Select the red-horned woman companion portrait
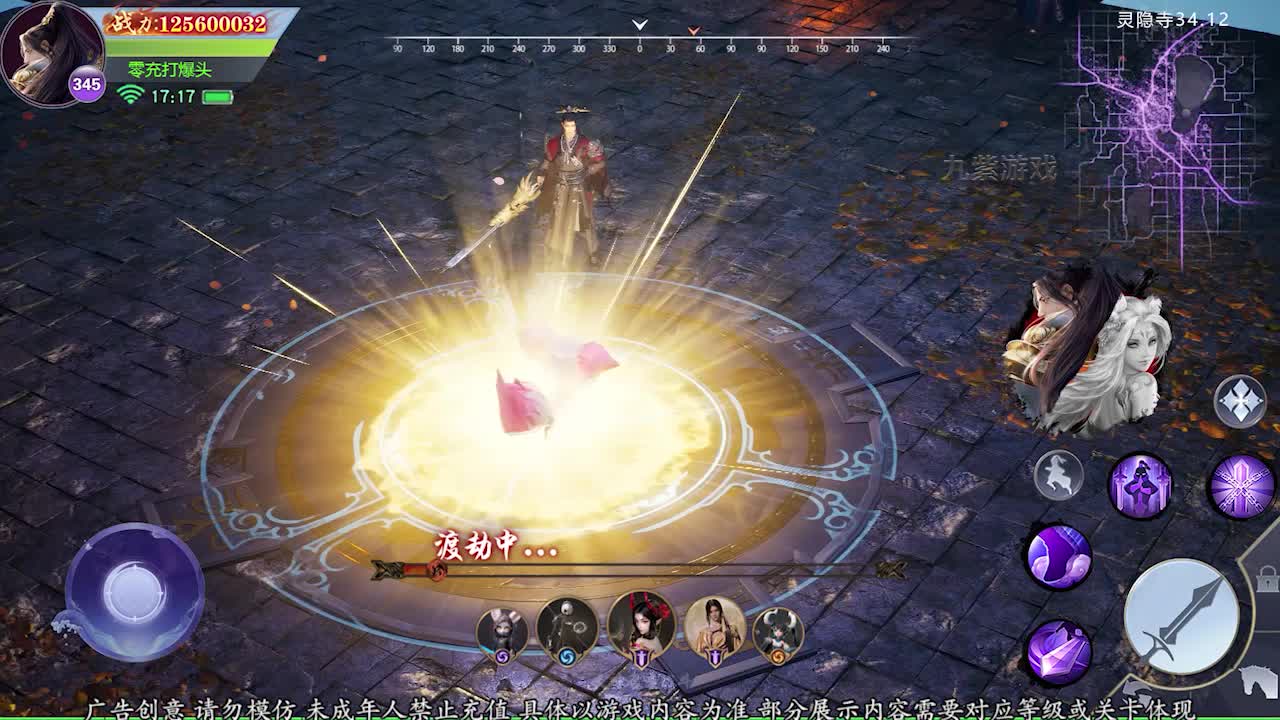1280x720 pixels. (x=641, y=626)
